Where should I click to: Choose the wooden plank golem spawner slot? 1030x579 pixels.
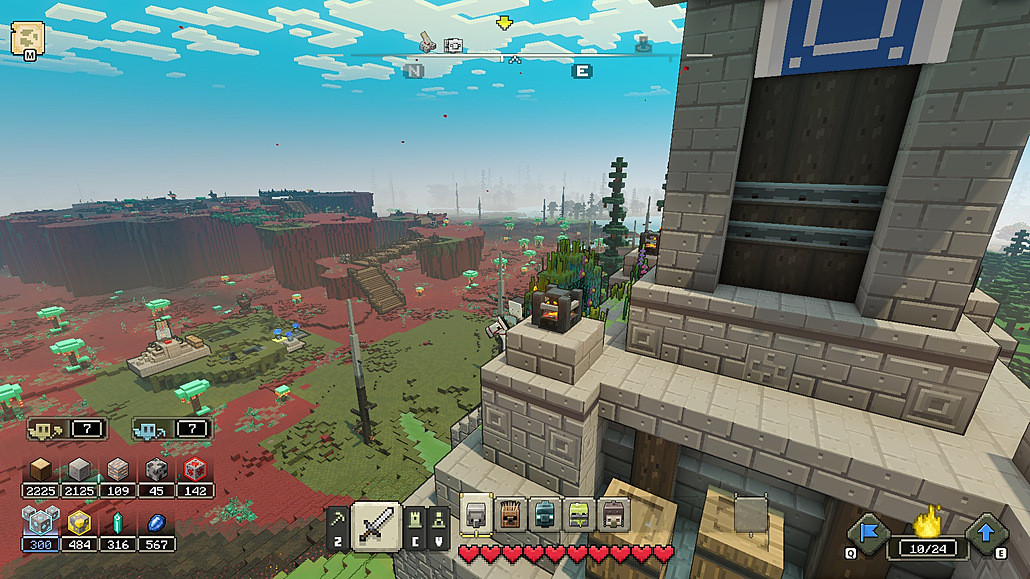[510, 514]
